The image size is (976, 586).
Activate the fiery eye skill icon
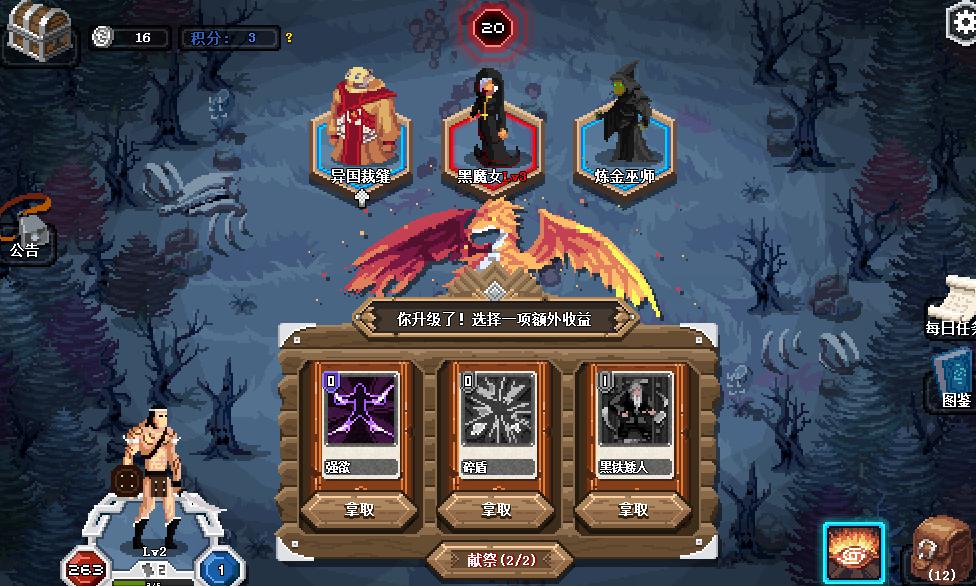coord(853,552)
